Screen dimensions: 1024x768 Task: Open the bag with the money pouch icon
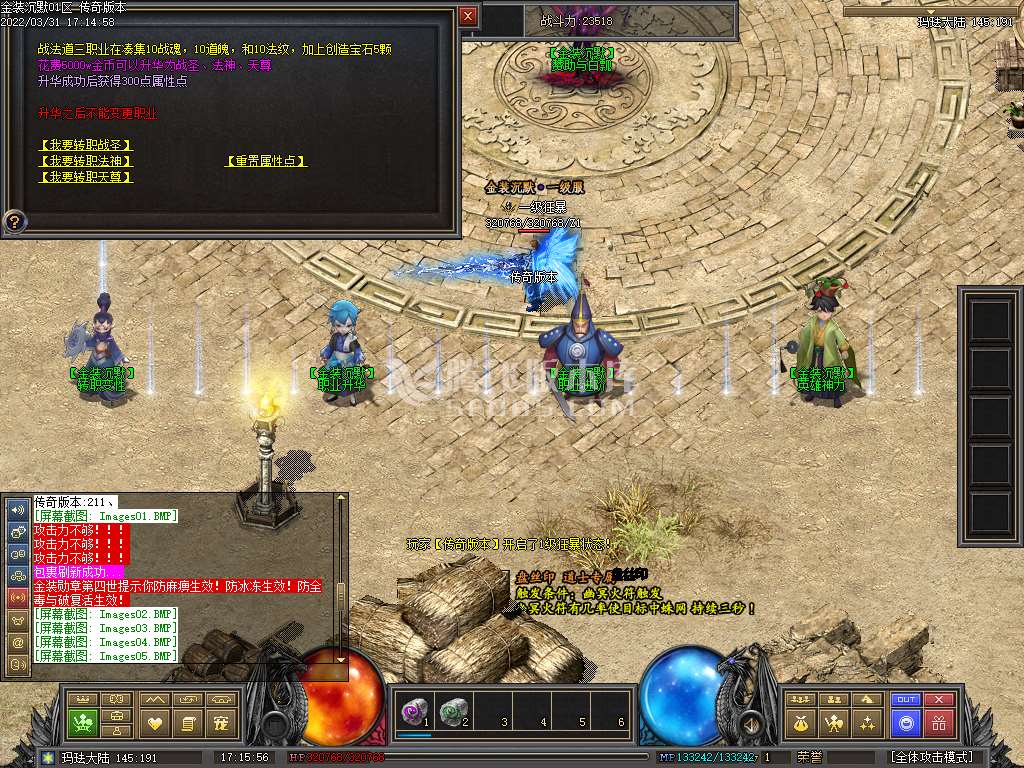click(803, 722)
